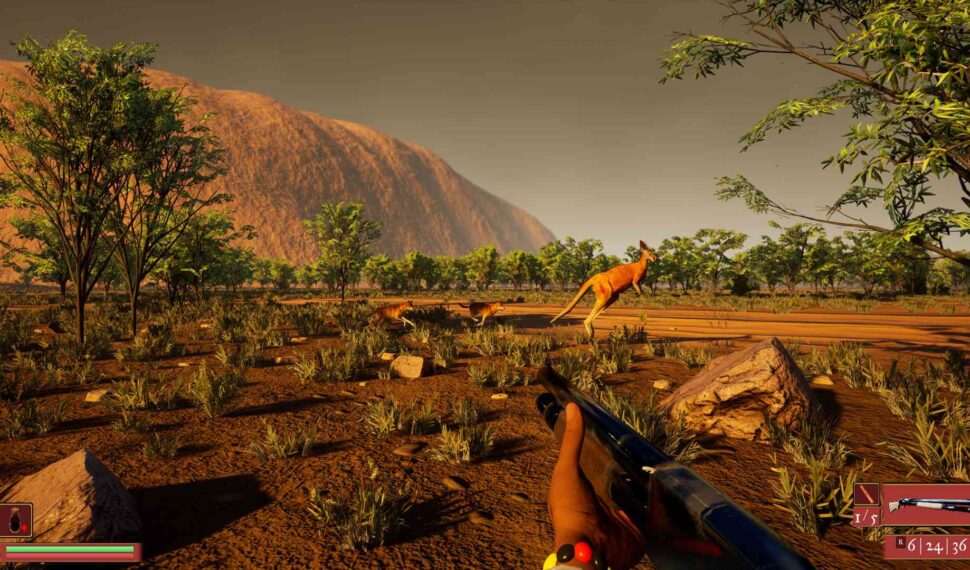Screen dimensions: 970x570
Task: Click the equipped shotgun weapon panel
Action: (x=925, y=505)
